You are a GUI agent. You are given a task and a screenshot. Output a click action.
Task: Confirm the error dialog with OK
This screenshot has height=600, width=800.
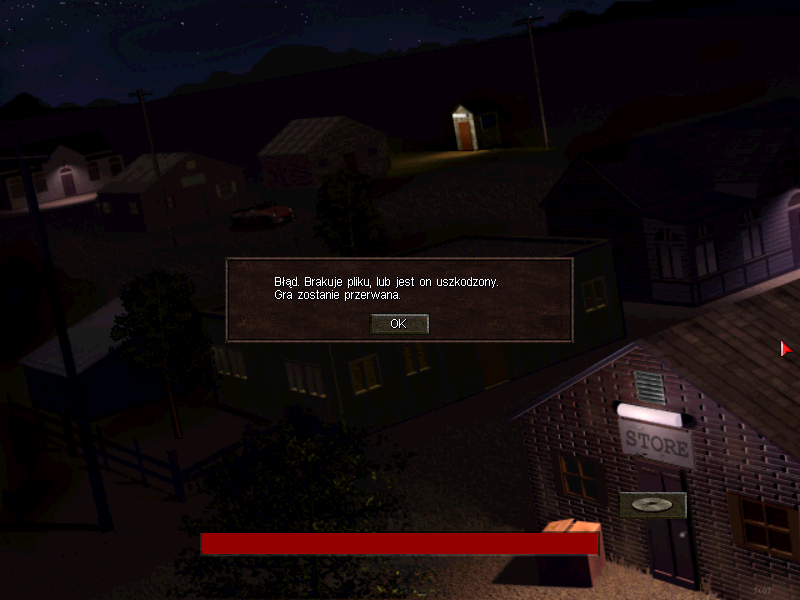tap(399, 324)
